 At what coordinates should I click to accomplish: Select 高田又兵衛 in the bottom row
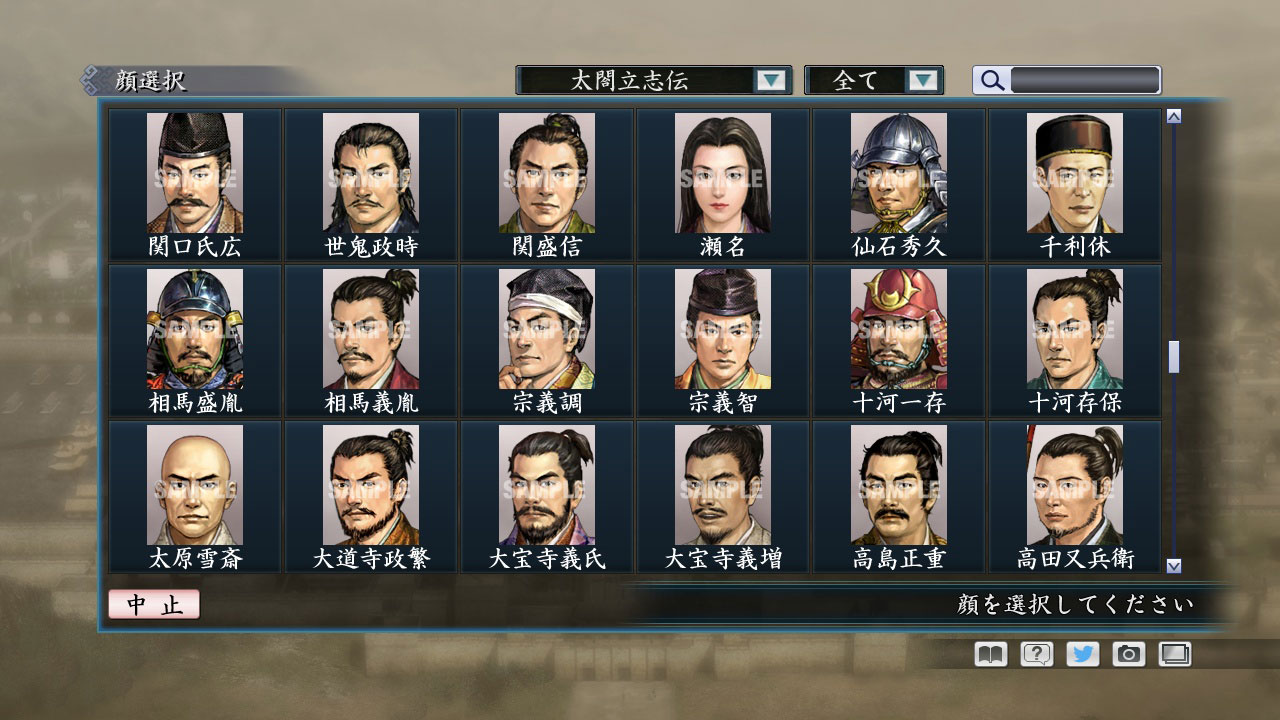(1075, 487)
